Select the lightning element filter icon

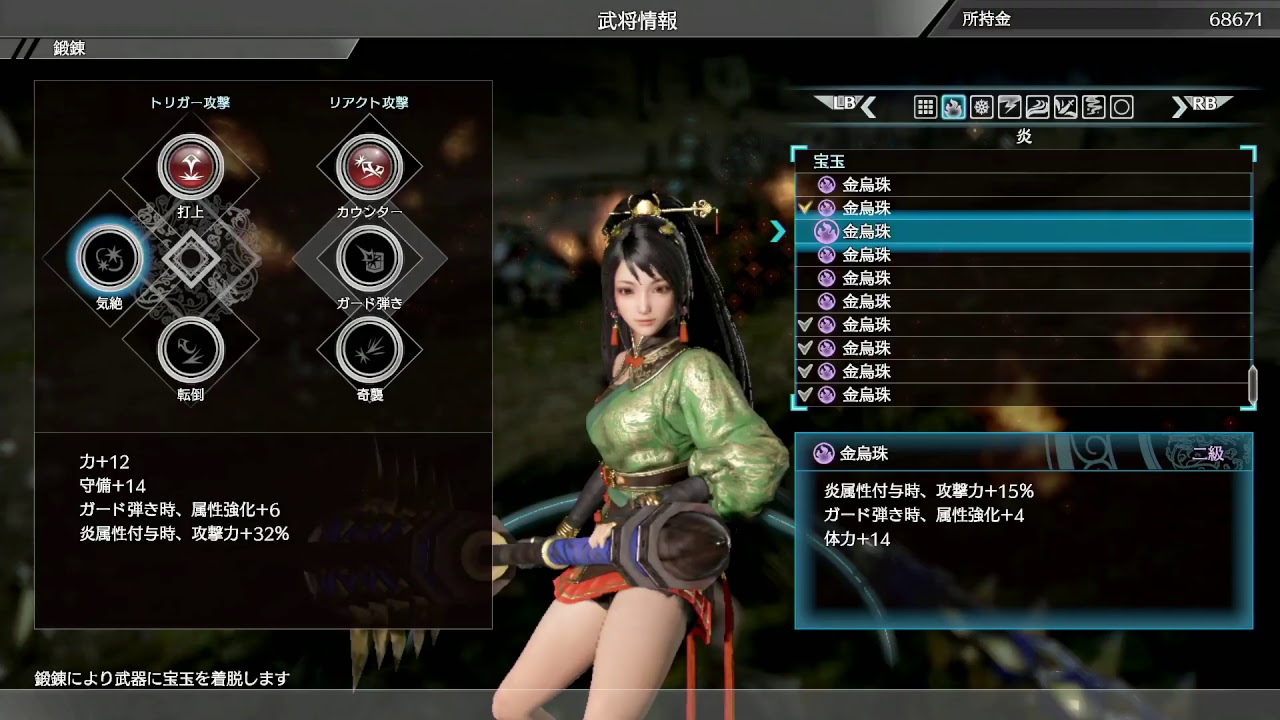(x=1008, y=107)
